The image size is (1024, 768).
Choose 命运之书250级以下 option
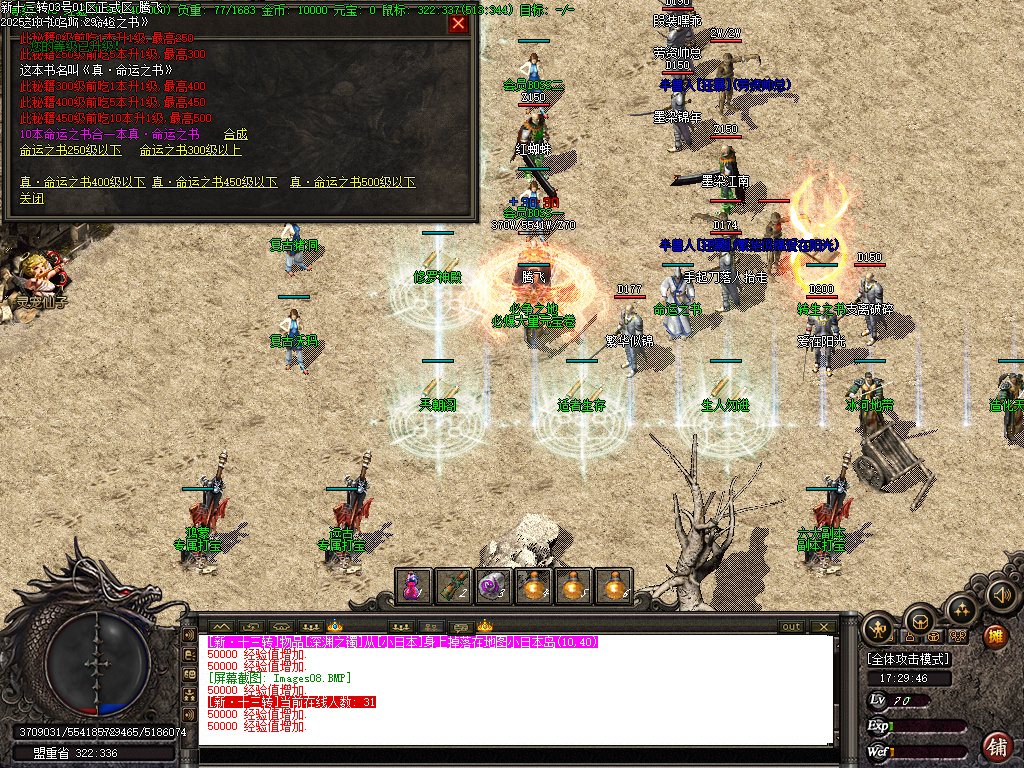[x=70, y=150]
